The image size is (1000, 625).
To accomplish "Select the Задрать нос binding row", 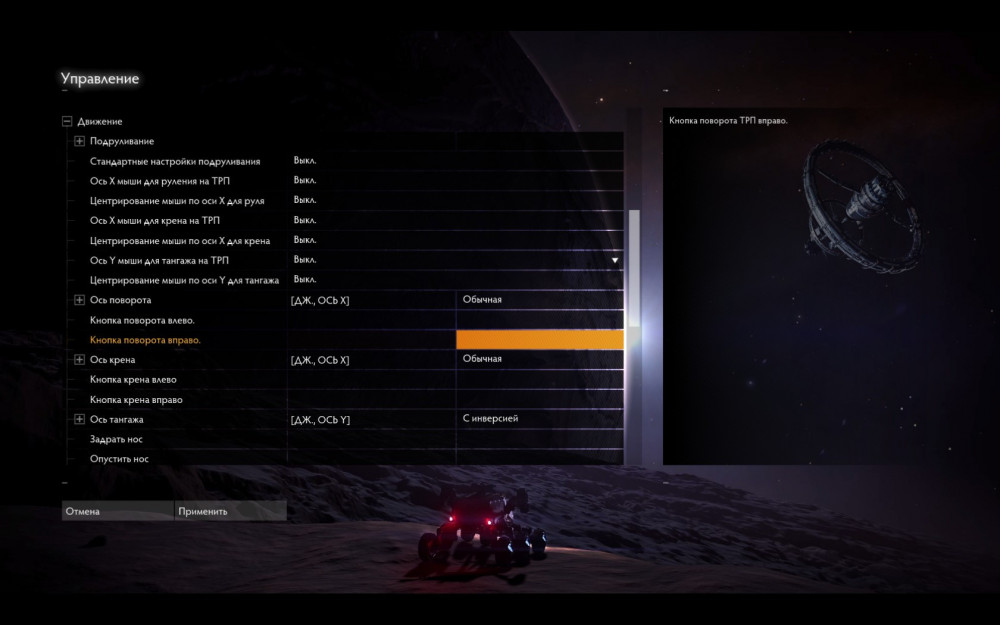I will coord(119,439).
